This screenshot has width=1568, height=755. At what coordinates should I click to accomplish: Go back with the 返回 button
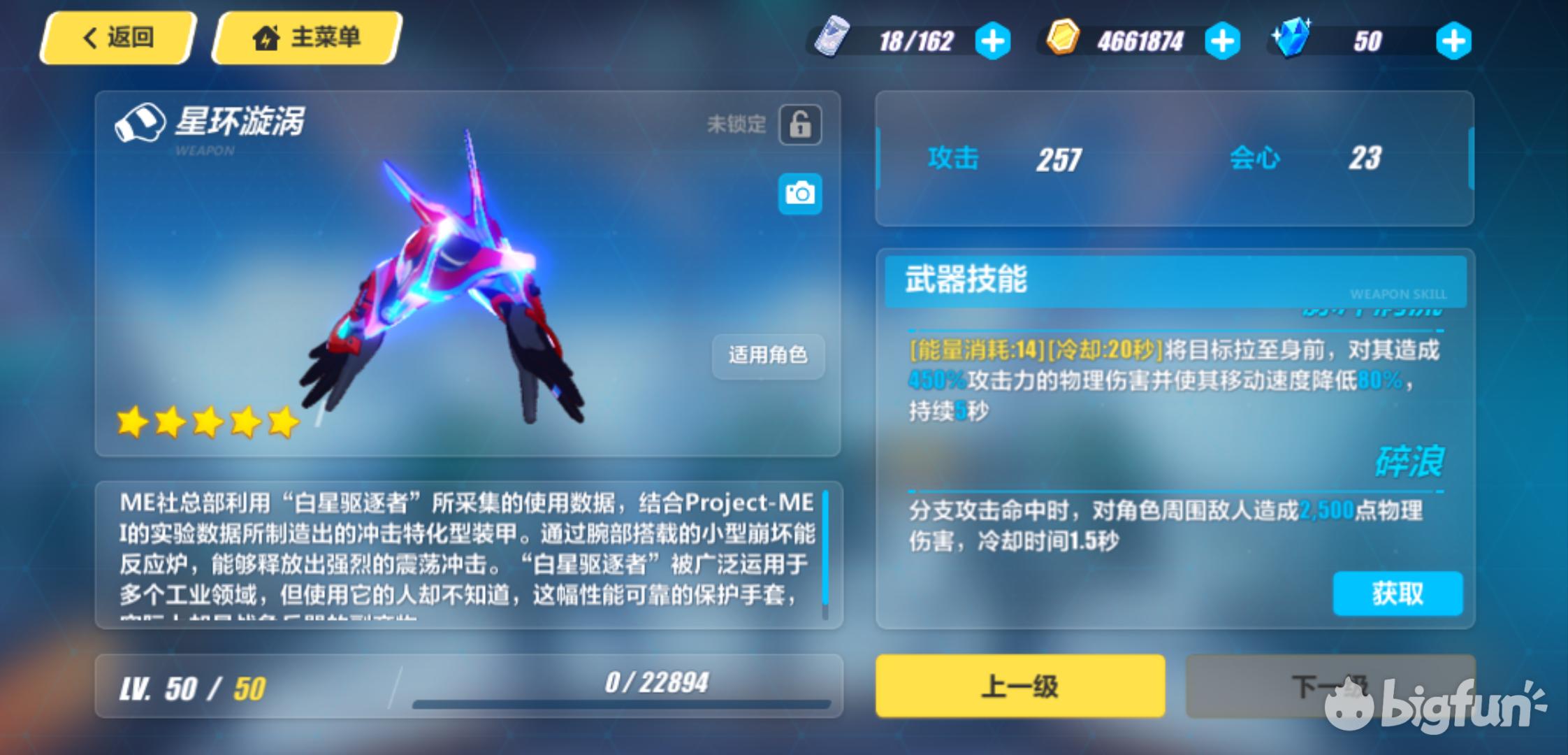tap(117, 38)
